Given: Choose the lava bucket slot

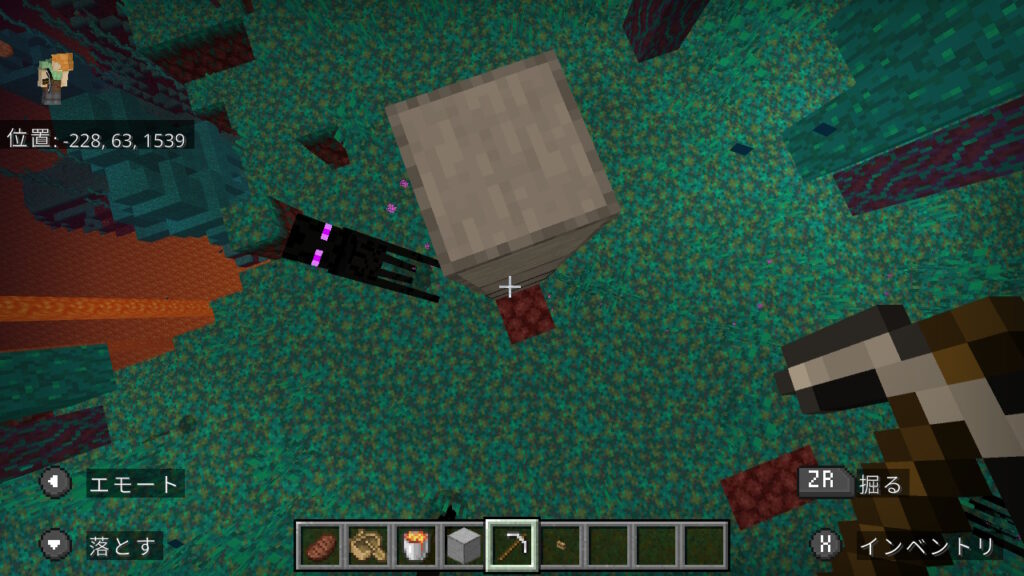Looking at the screenshot, I should pyautogui.click(x=416, y=546).
